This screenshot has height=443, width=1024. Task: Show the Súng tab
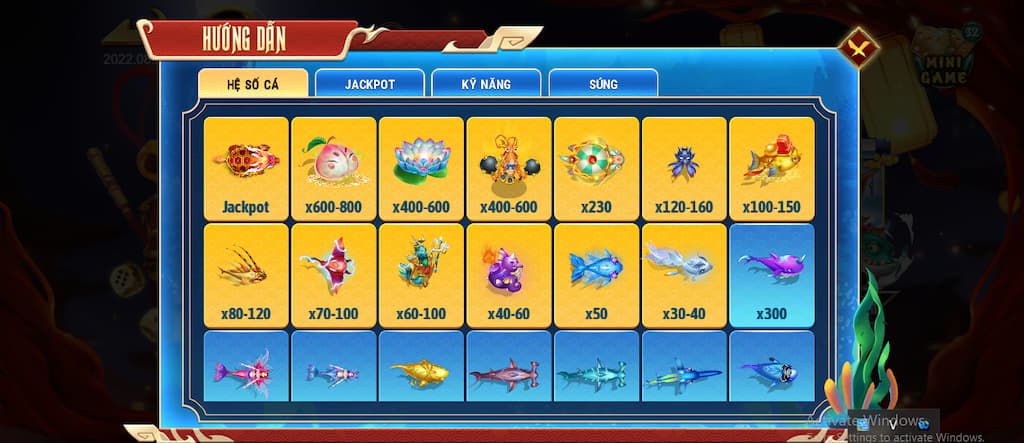(603, 83)
